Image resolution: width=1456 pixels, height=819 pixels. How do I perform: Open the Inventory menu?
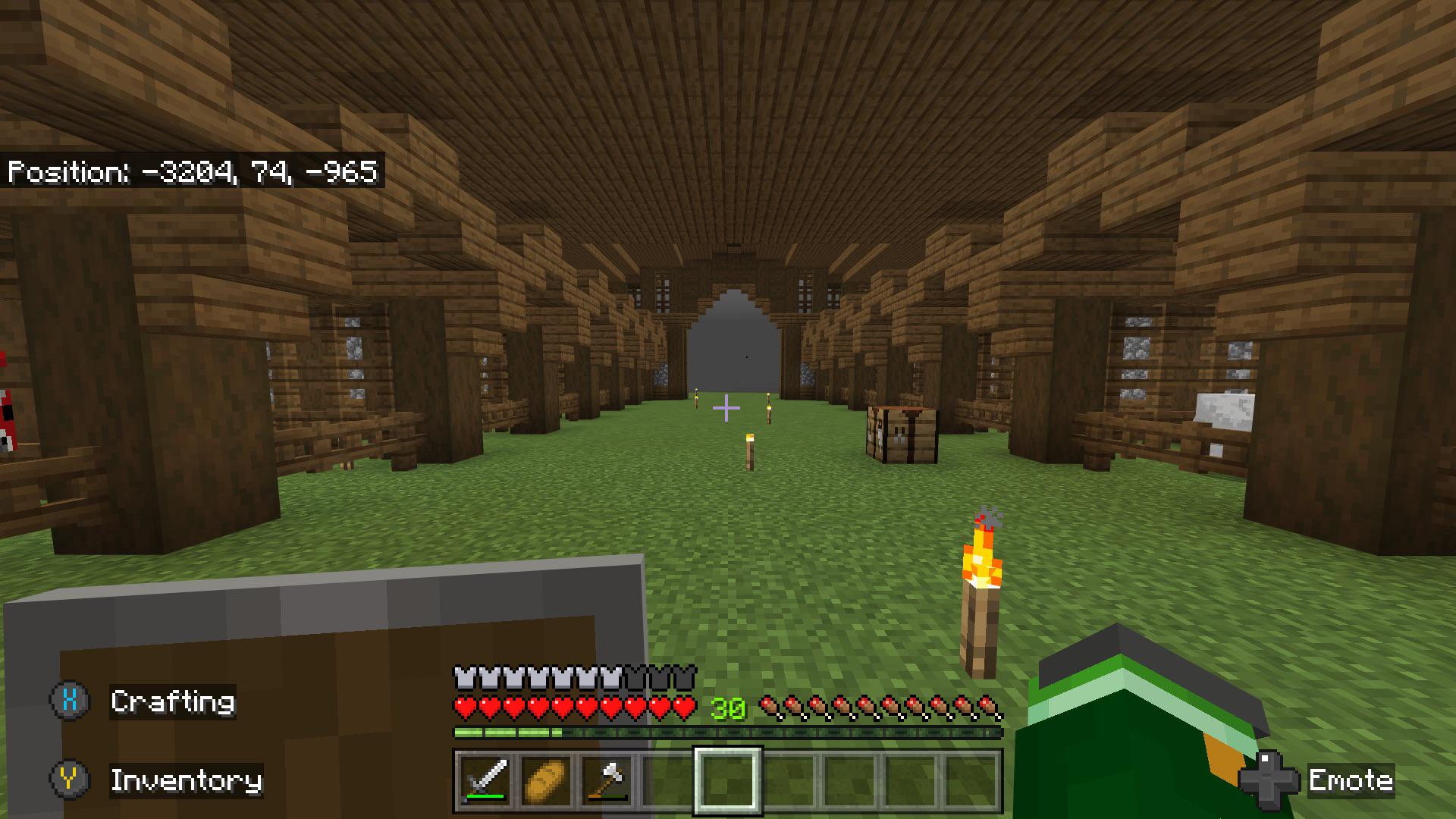[x=187, y=781]
